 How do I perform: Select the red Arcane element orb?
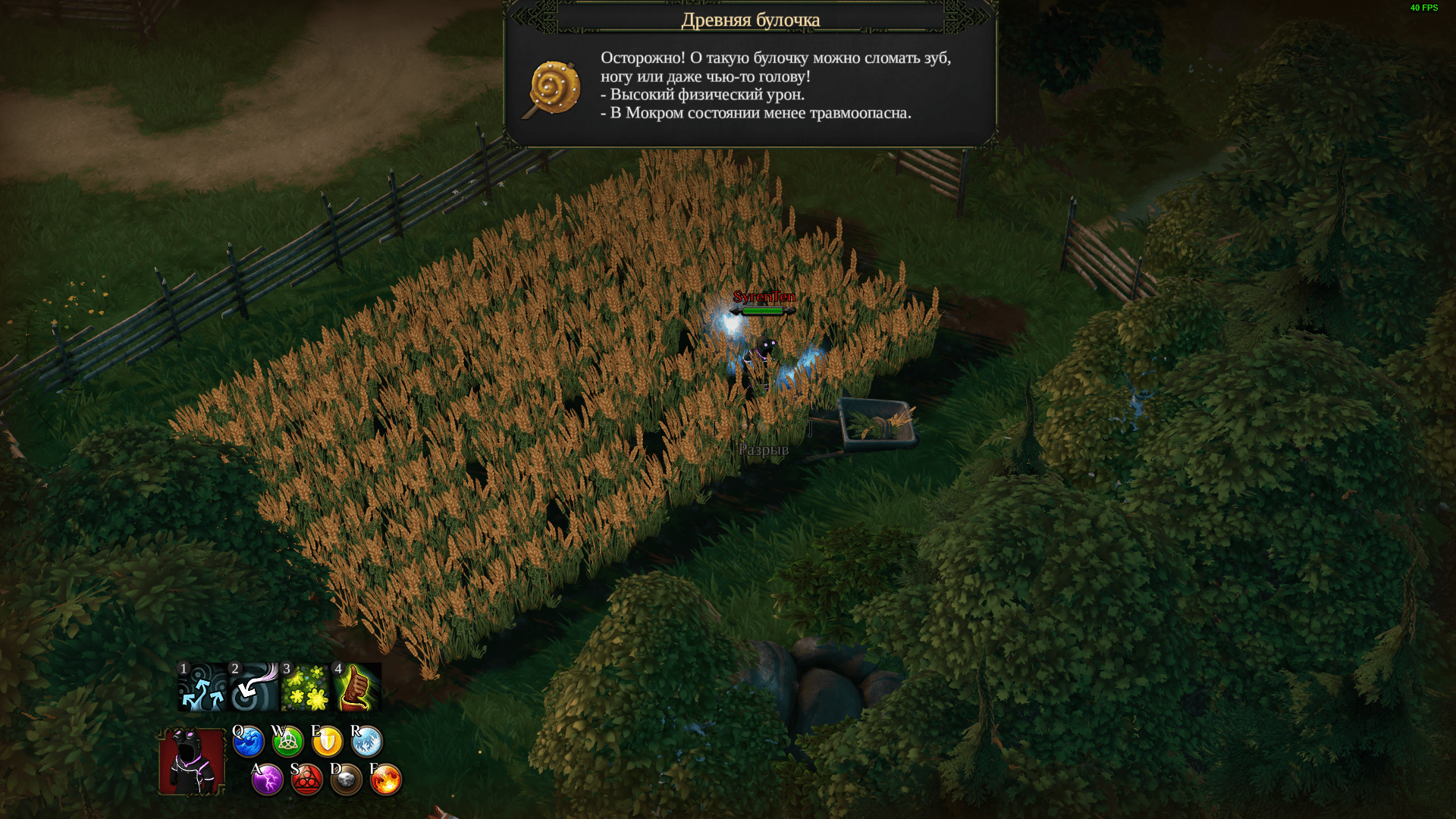tap(306, 780)
